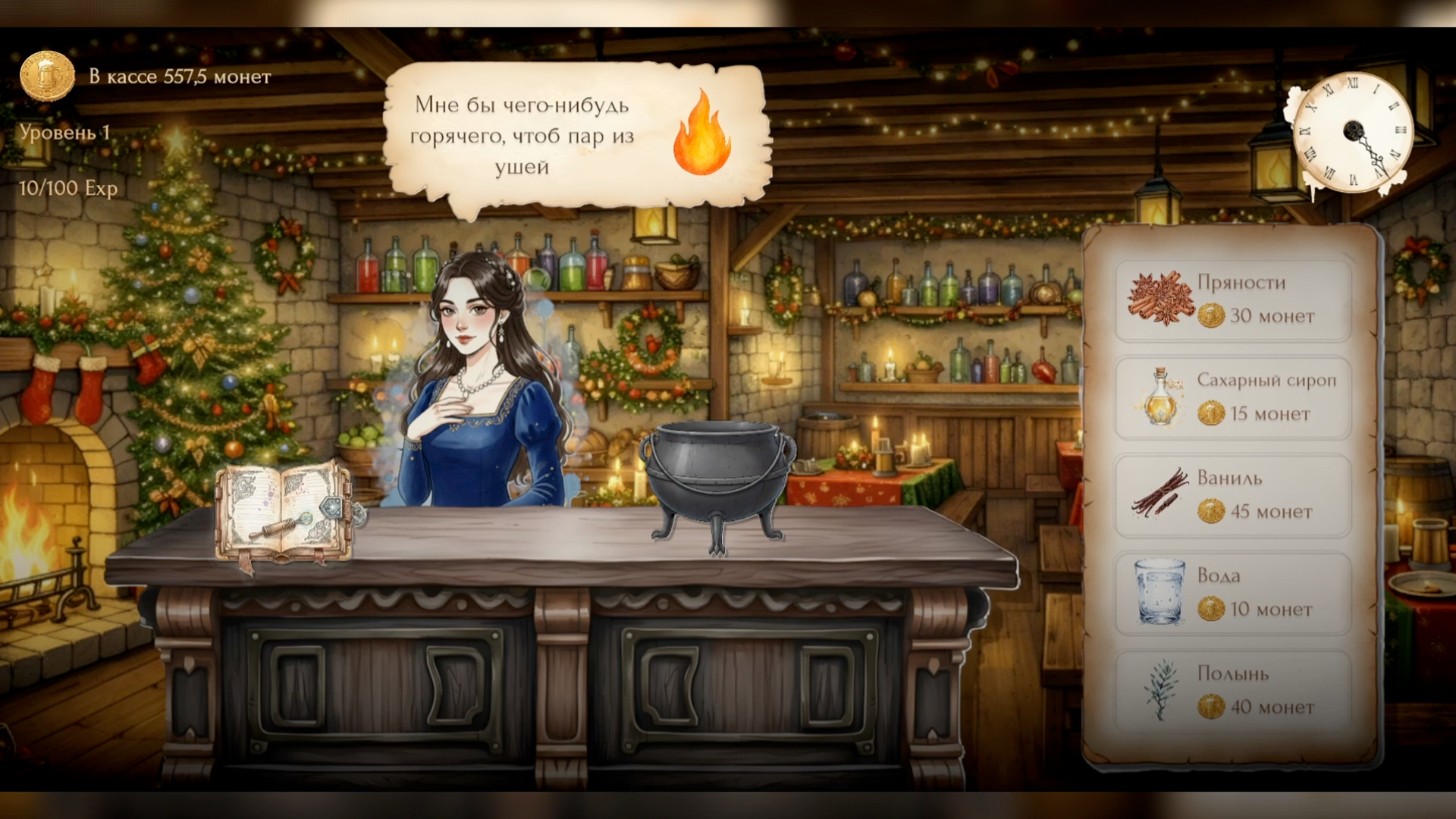This screenshot has height=819, width=1456.
Task: Click the 10/100 Exp progress label
Action: point(67,189)
